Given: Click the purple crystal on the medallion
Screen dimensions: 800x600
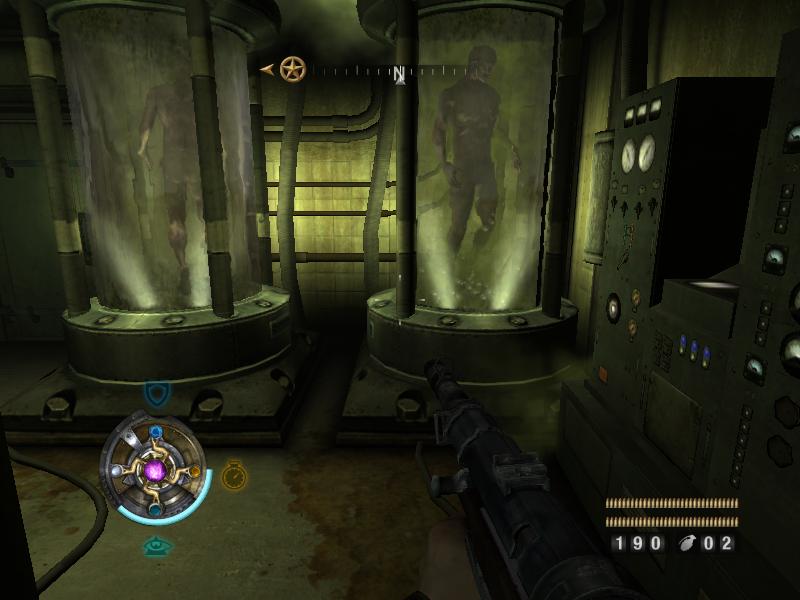Looking at the screenshot, I should click(x=155, y=469).
